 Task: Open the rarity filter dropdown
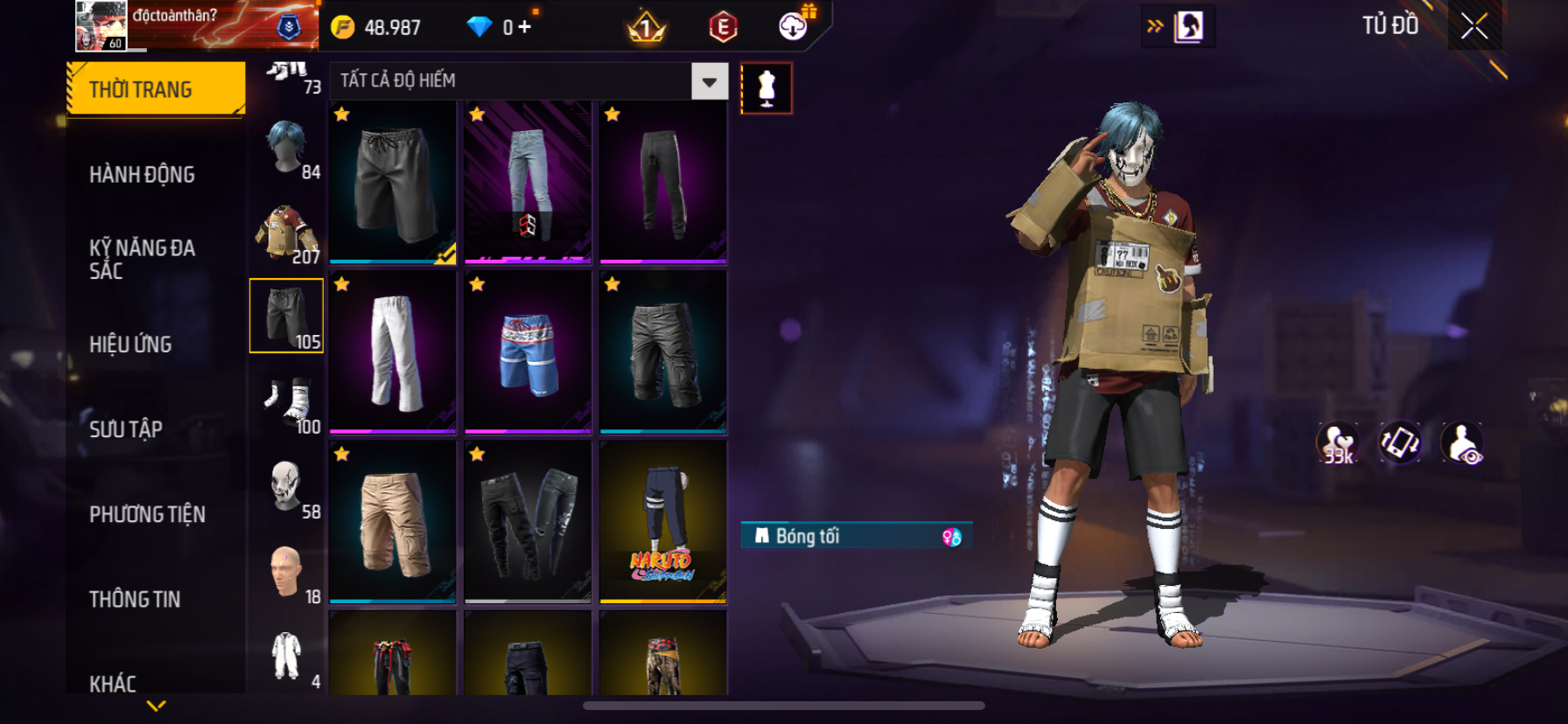[x=709, y=81]
